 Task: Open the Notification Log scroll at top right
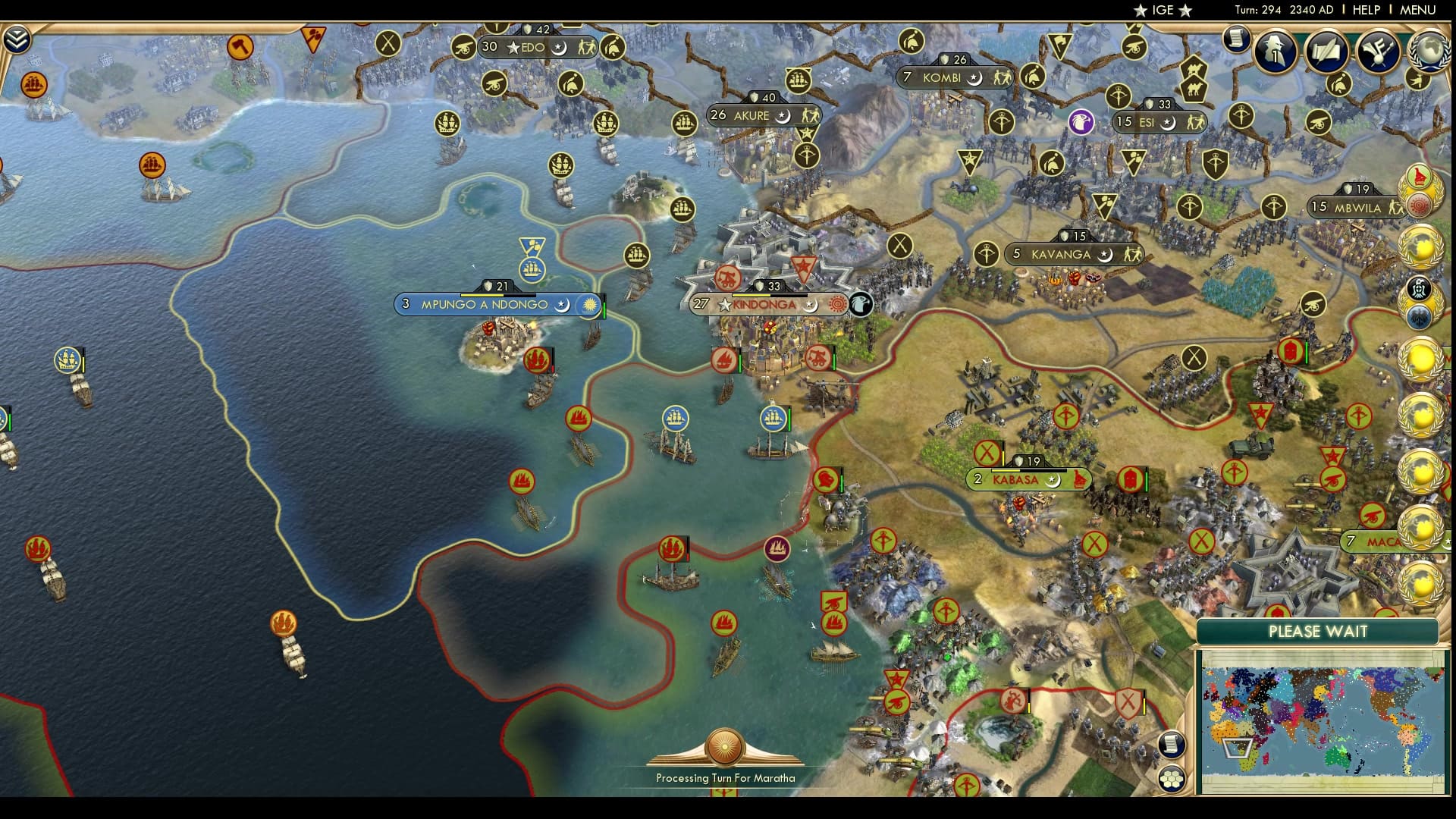click(1238, 42)
